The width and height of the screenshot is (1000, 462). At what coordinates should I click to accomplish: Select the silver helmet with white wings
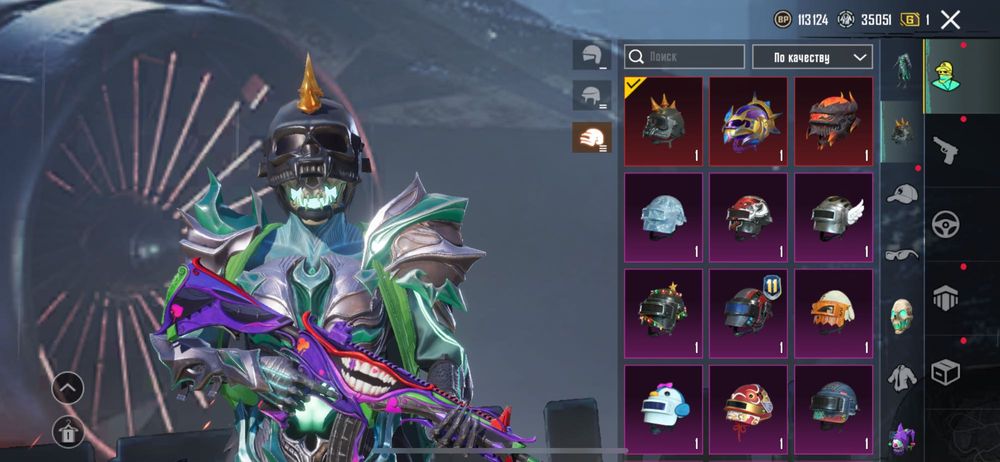[833, 217]
